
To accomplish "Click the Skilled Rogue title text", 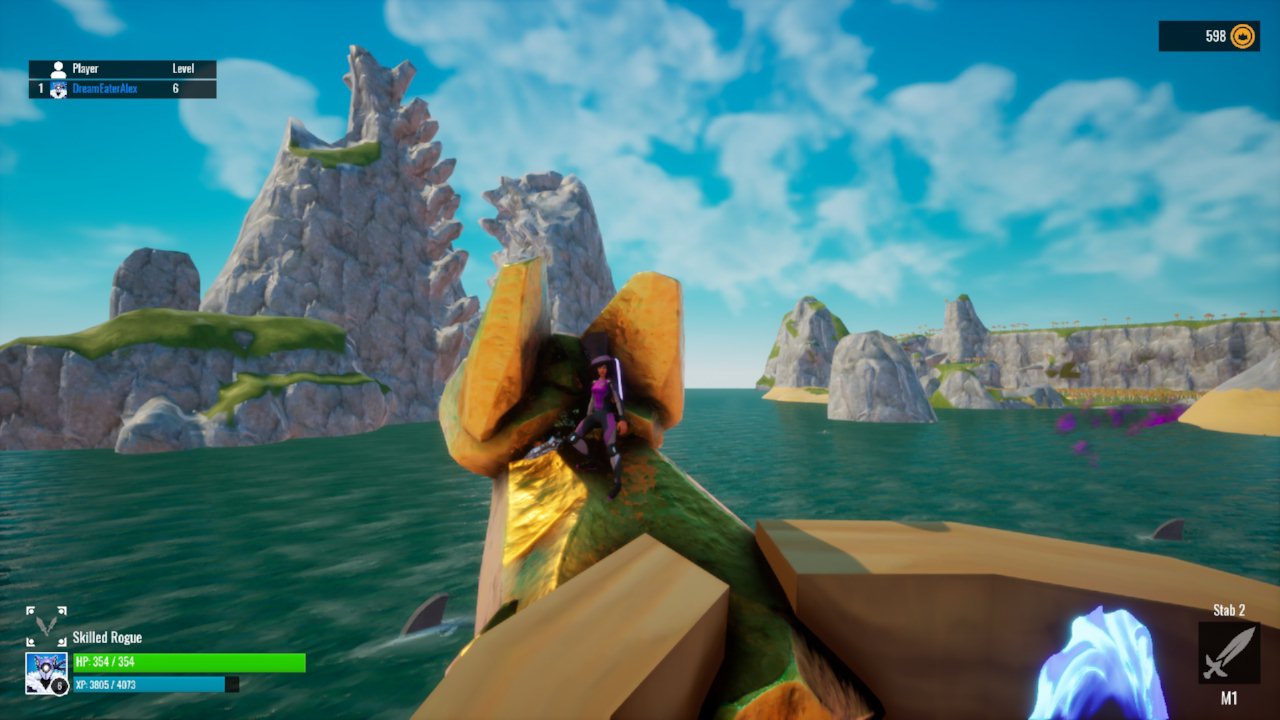I will point(107,637).
